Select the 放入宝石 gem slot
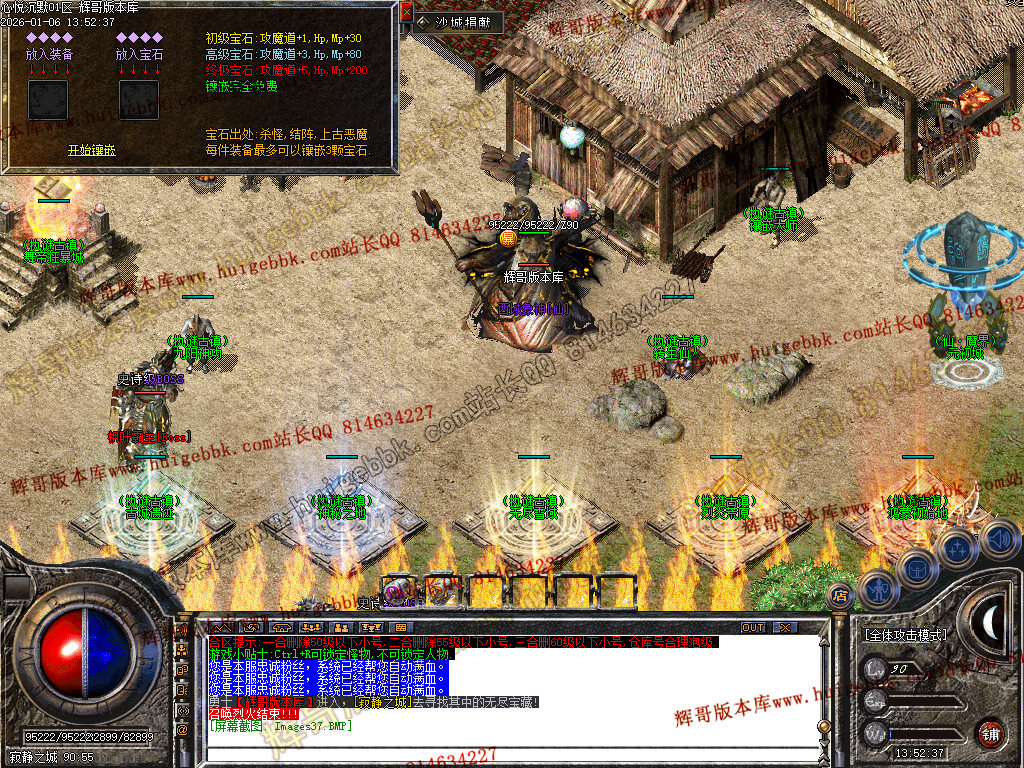The height and width of the screenshot is (768, 1024). pos(139,100)
